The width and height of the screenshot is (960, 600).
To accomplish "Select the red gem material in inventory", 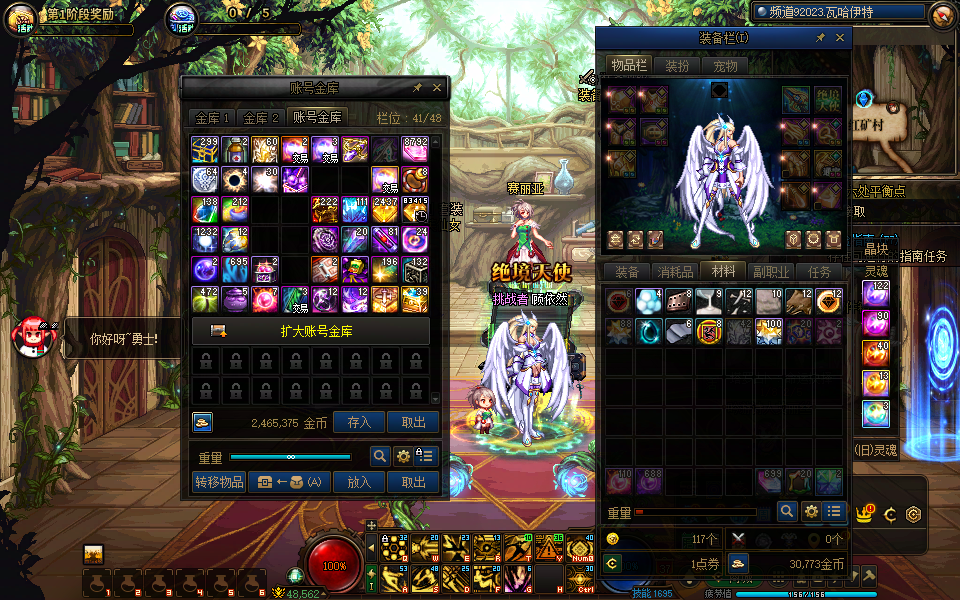I will [x=619, y=301].
